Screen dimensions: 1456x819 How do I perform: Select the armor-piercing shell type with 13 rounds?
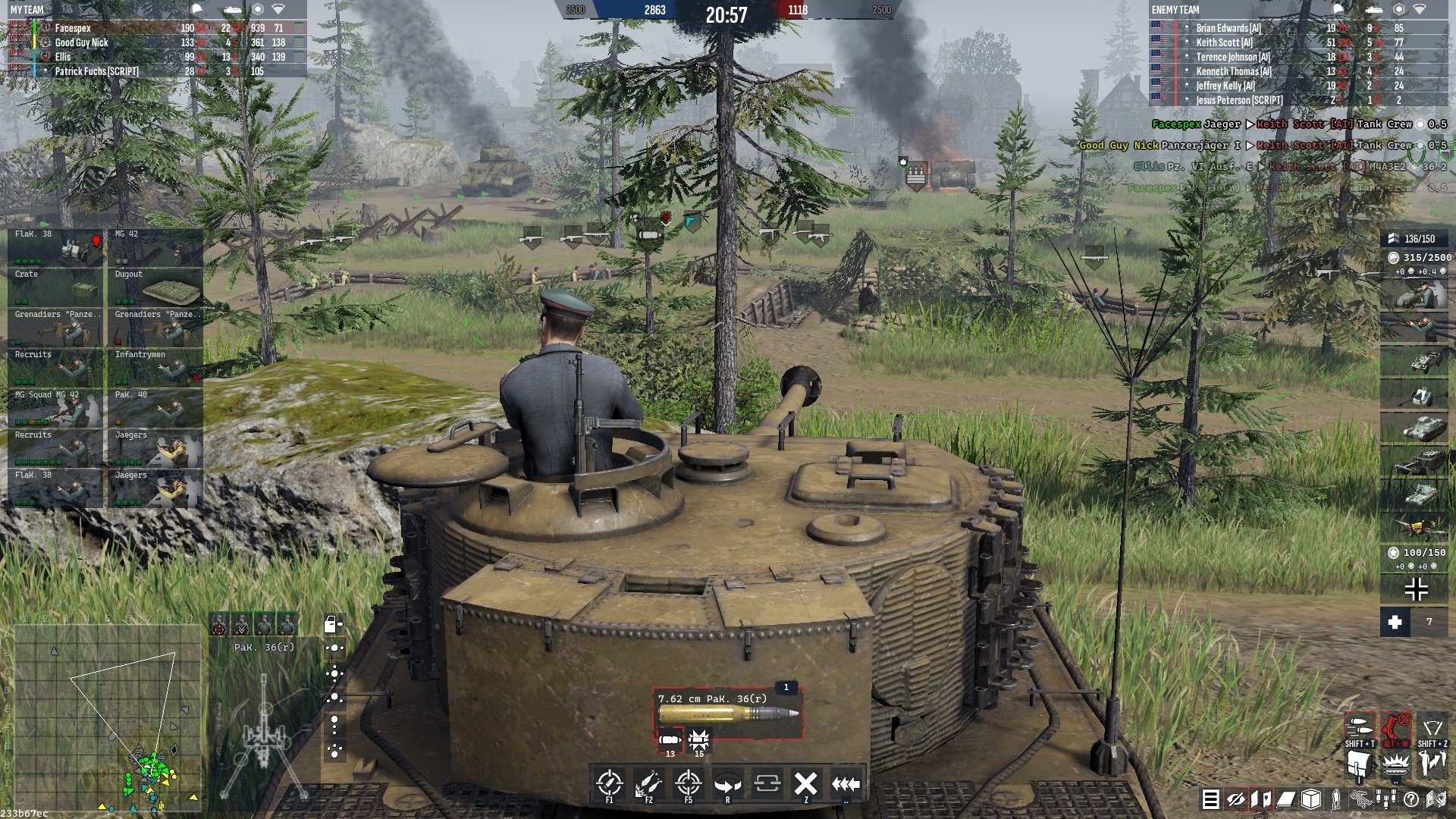pyautogui.click(x=670, y=740)
